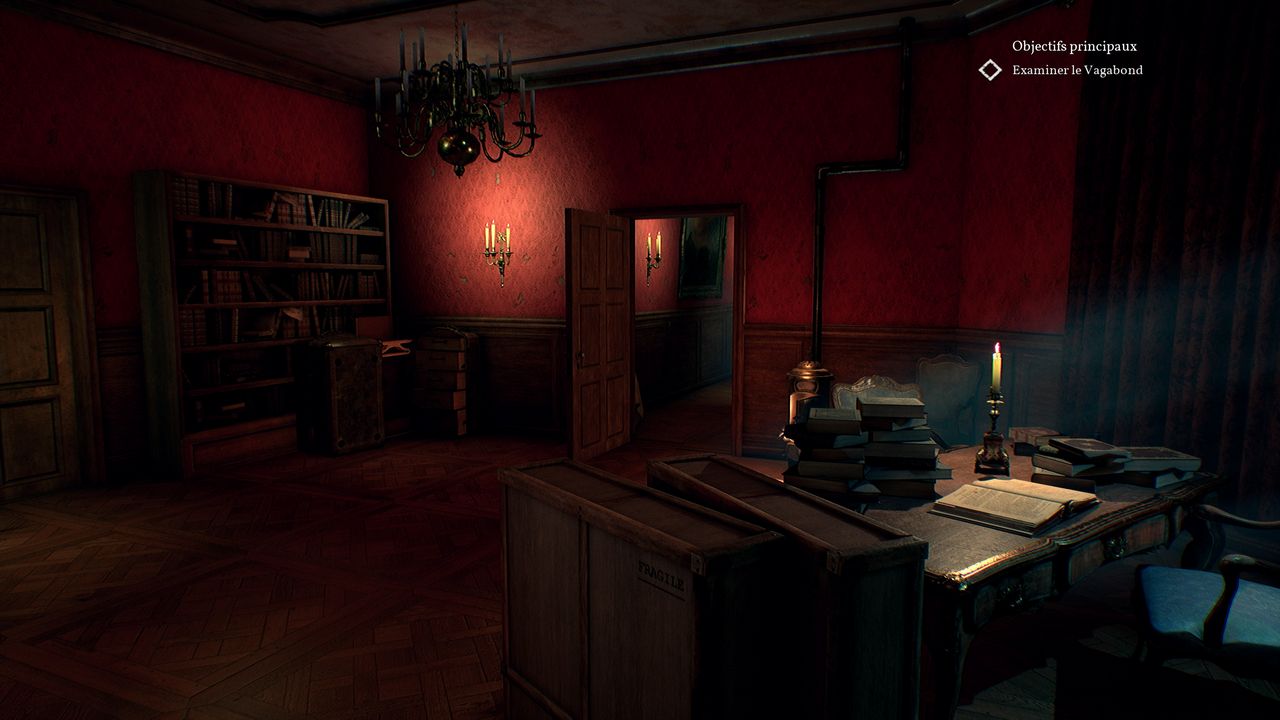Click the diamond objective marker icon

click(x=990, y=70)
